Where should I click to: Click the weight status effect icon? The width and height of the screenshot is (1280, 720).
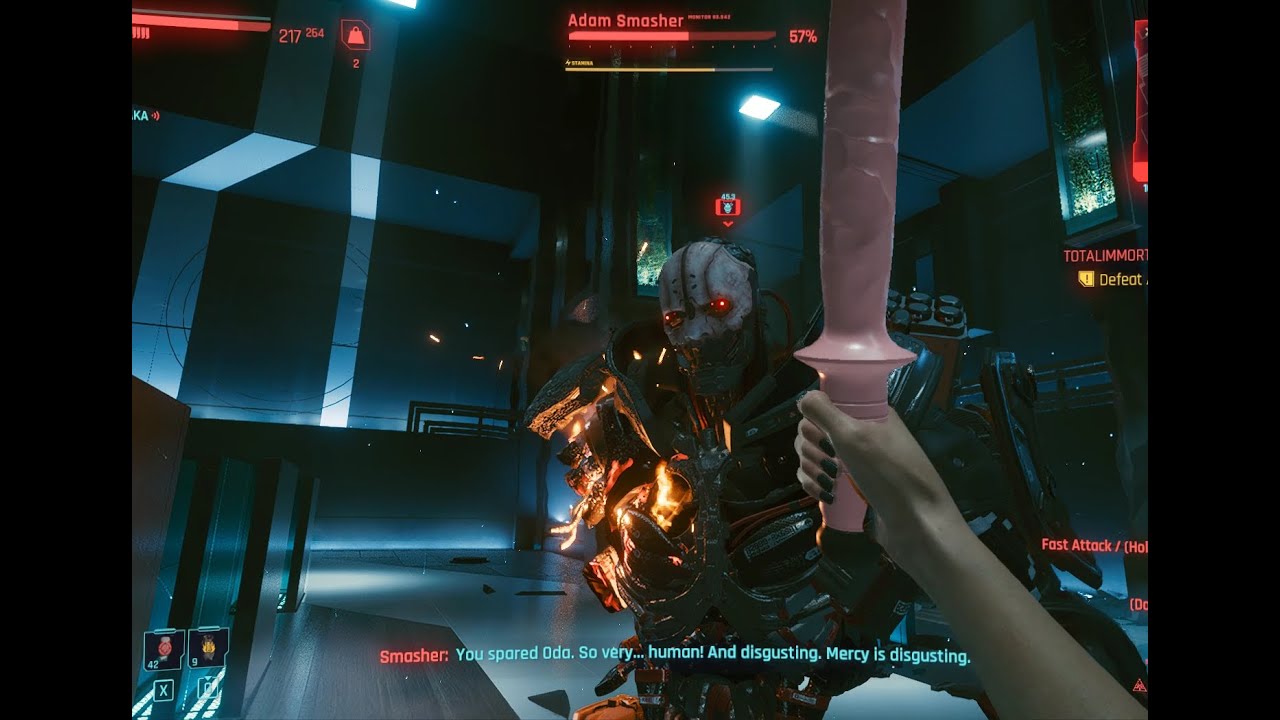355,35
